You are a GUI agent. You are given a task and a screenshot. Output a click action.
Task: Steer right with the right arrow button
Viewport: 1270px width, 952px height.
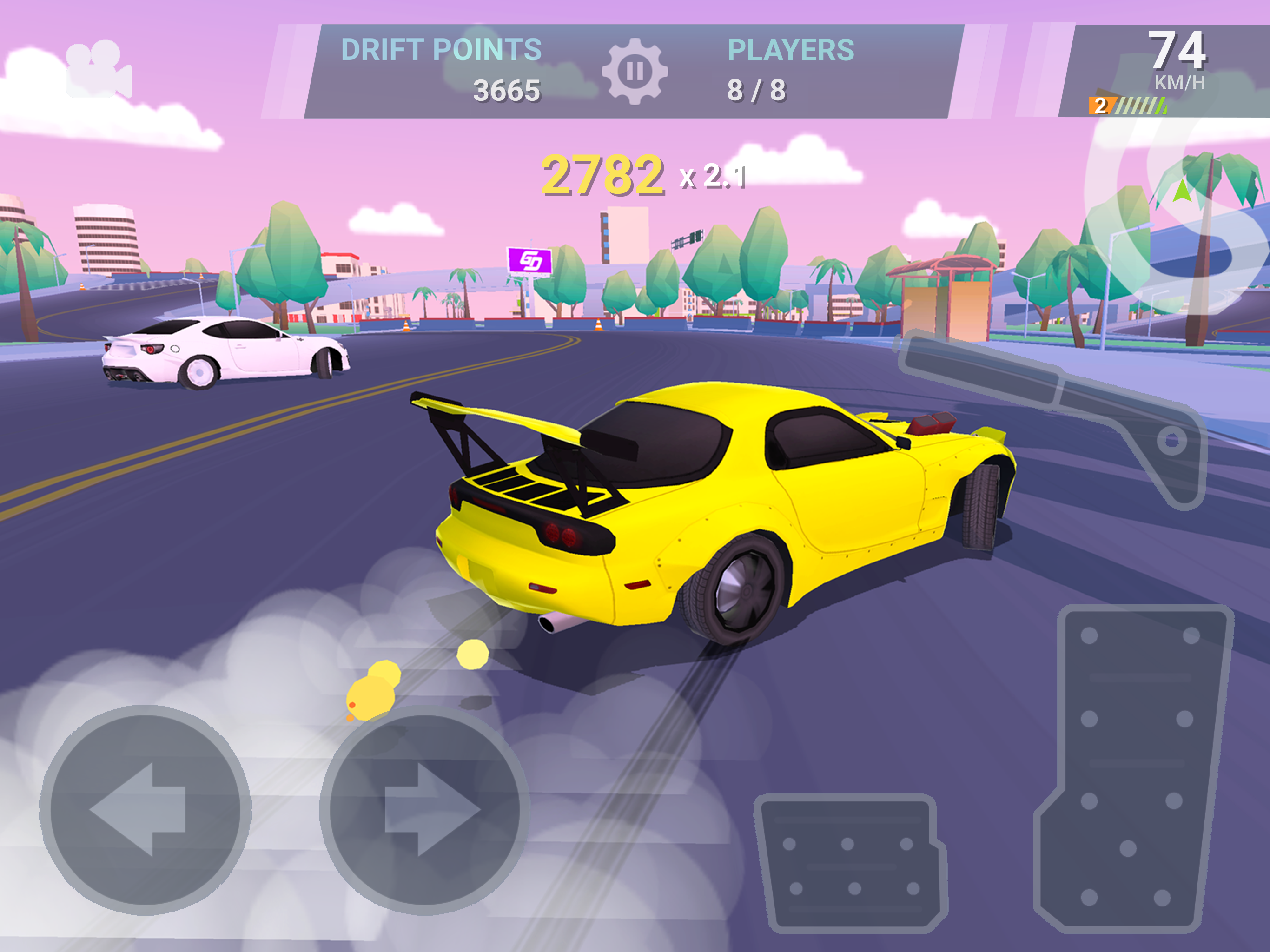[x=425, y=810]
